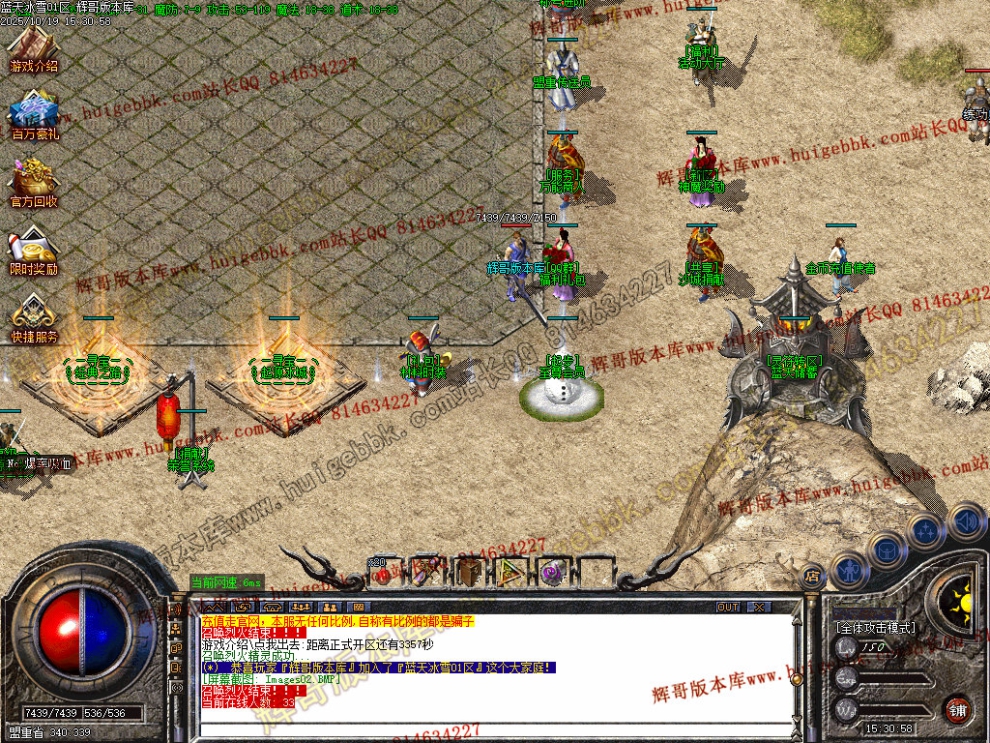Use the purple orb hotbar item
The image size is (990, 743).
point(551,573)
